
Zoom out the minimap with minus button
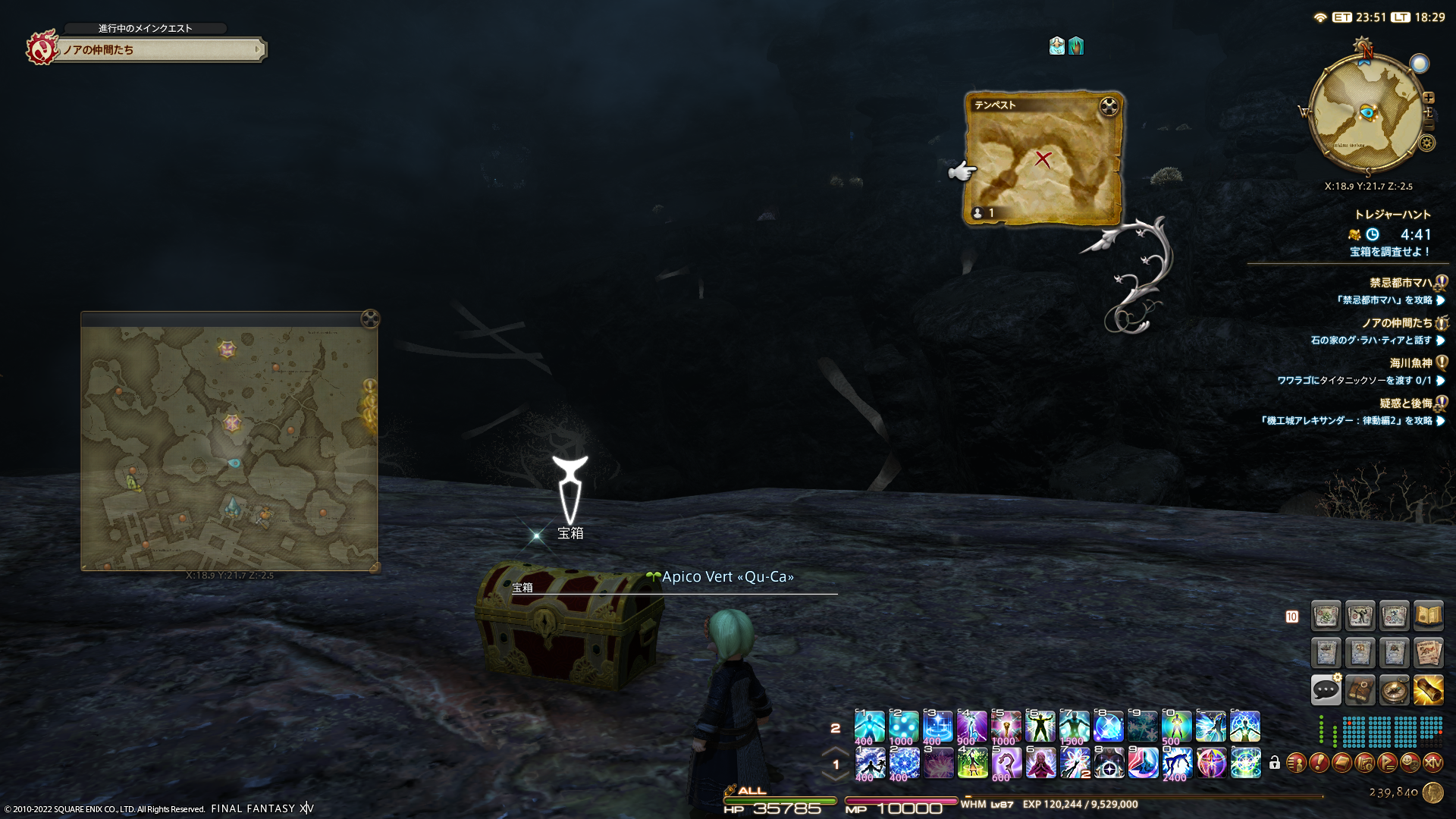[x=1430, y=125]
